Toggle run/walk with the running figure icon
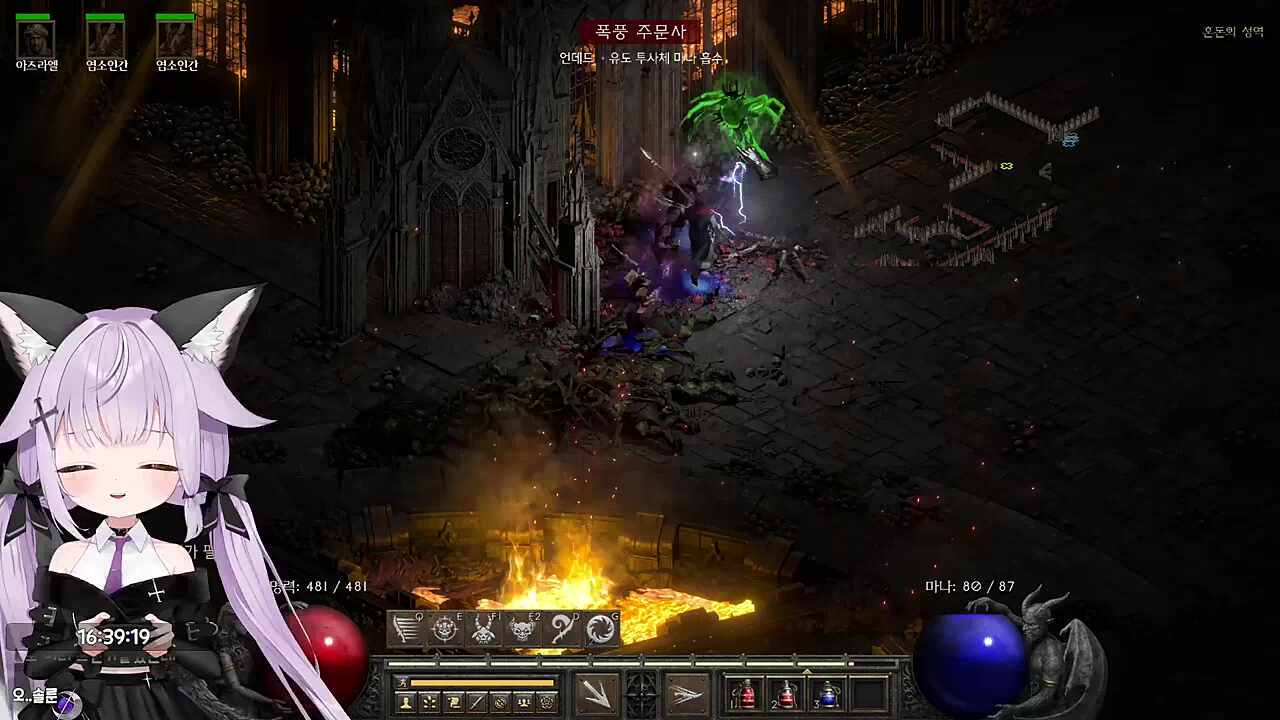Screen dimensions: 1280x720 click(x=403, y=683)
